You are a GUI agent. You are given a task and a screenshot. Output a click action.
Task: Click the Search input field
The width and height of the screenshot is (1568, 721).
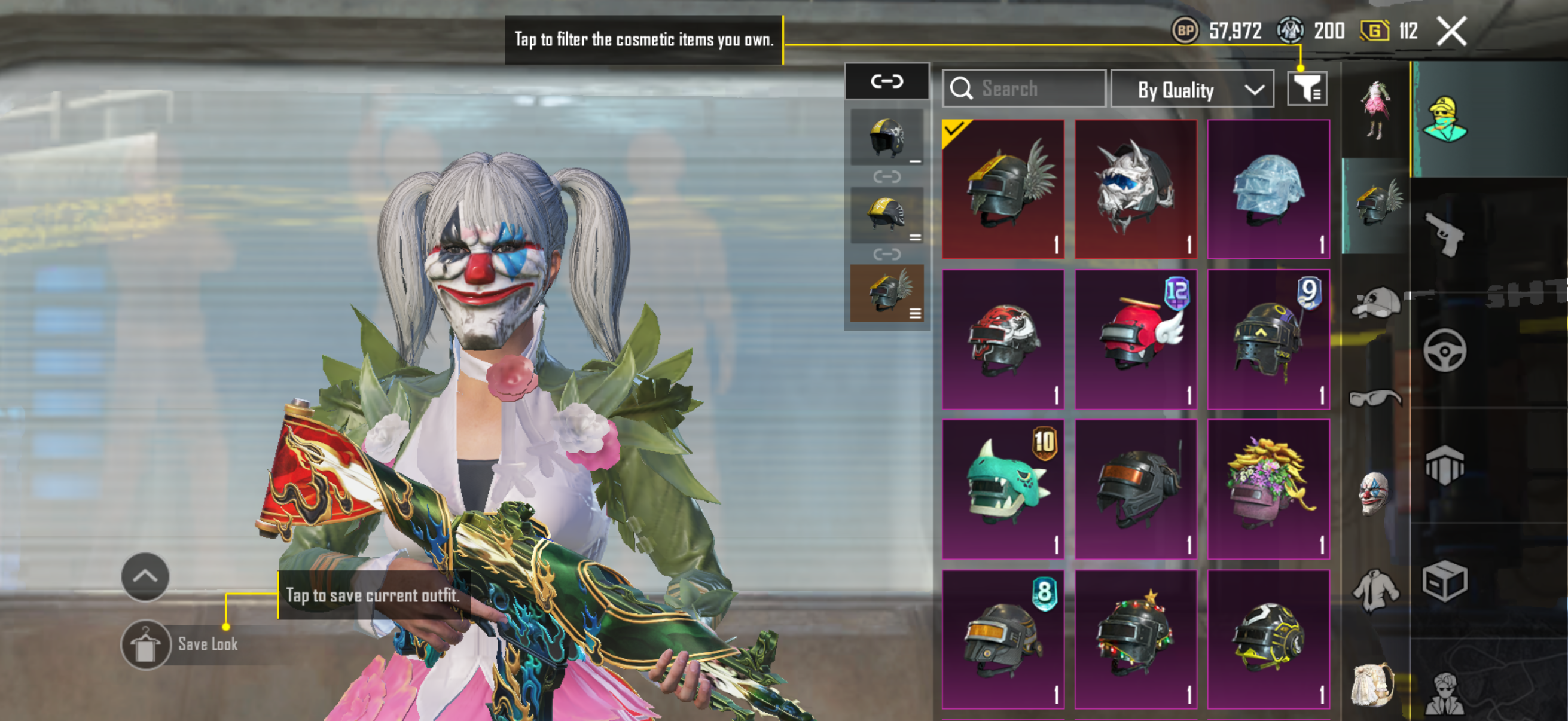pos(1024,89)
